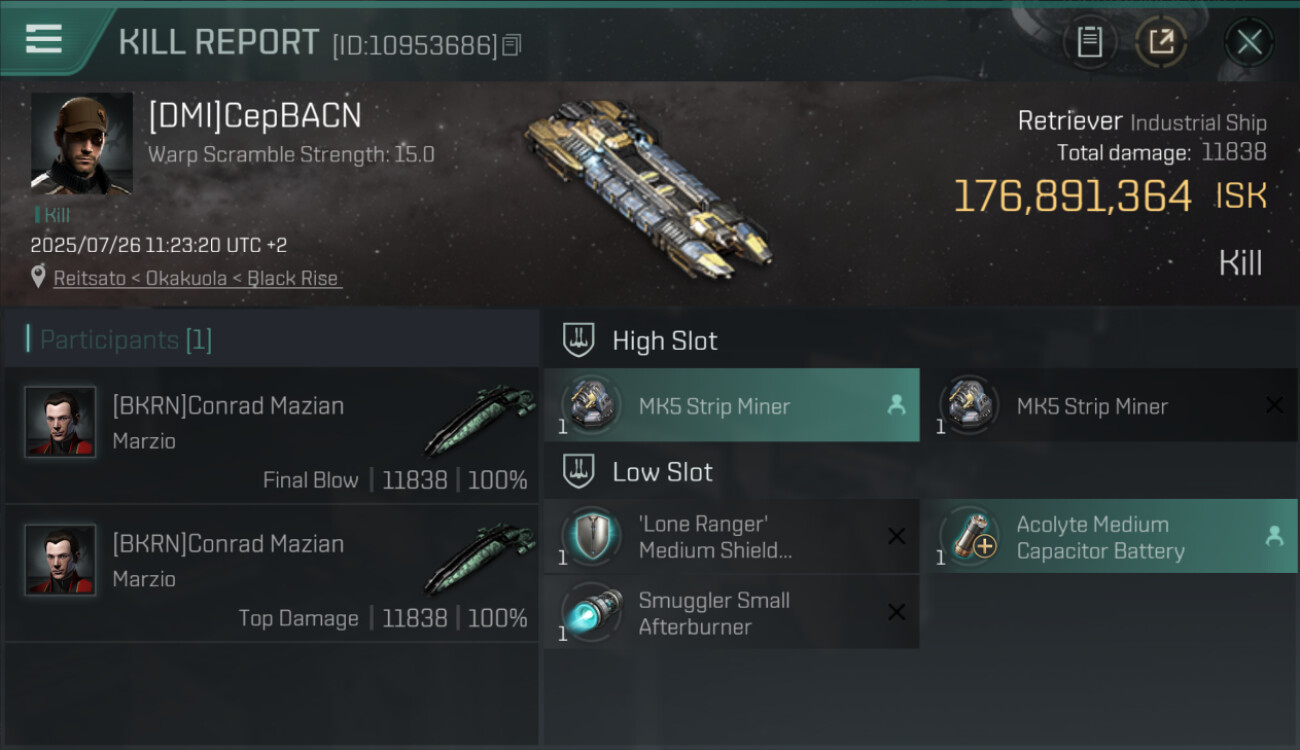Close the kill report window
Image resolution: width=1300 pixels, height=750 pixels.
point(1249,42)
